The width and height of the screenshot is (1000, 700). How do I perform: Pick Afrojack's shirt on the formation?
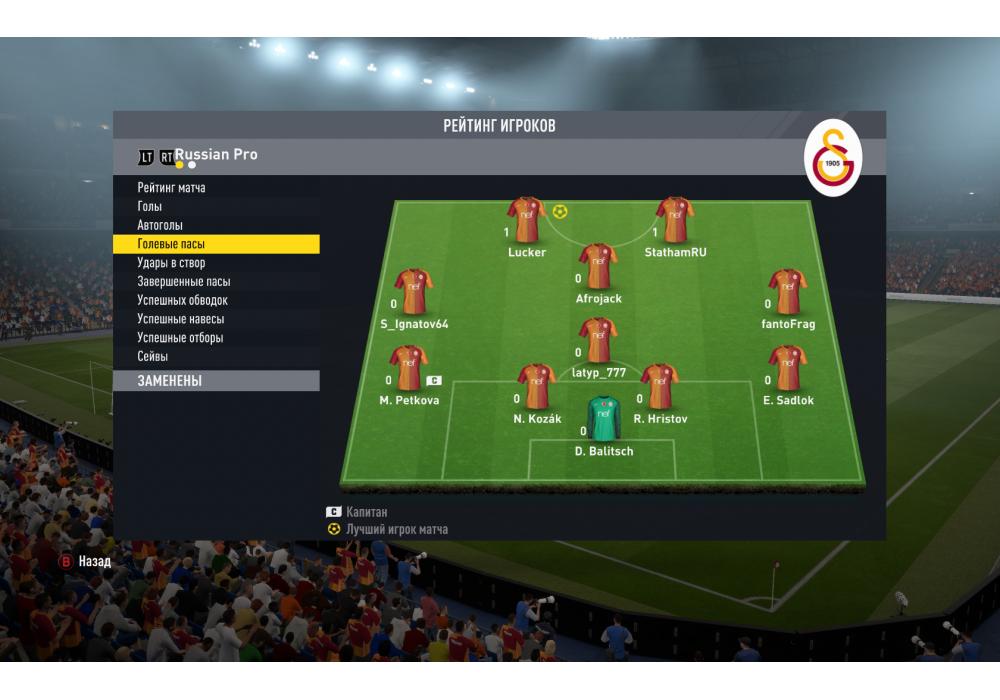click(598, 267)
